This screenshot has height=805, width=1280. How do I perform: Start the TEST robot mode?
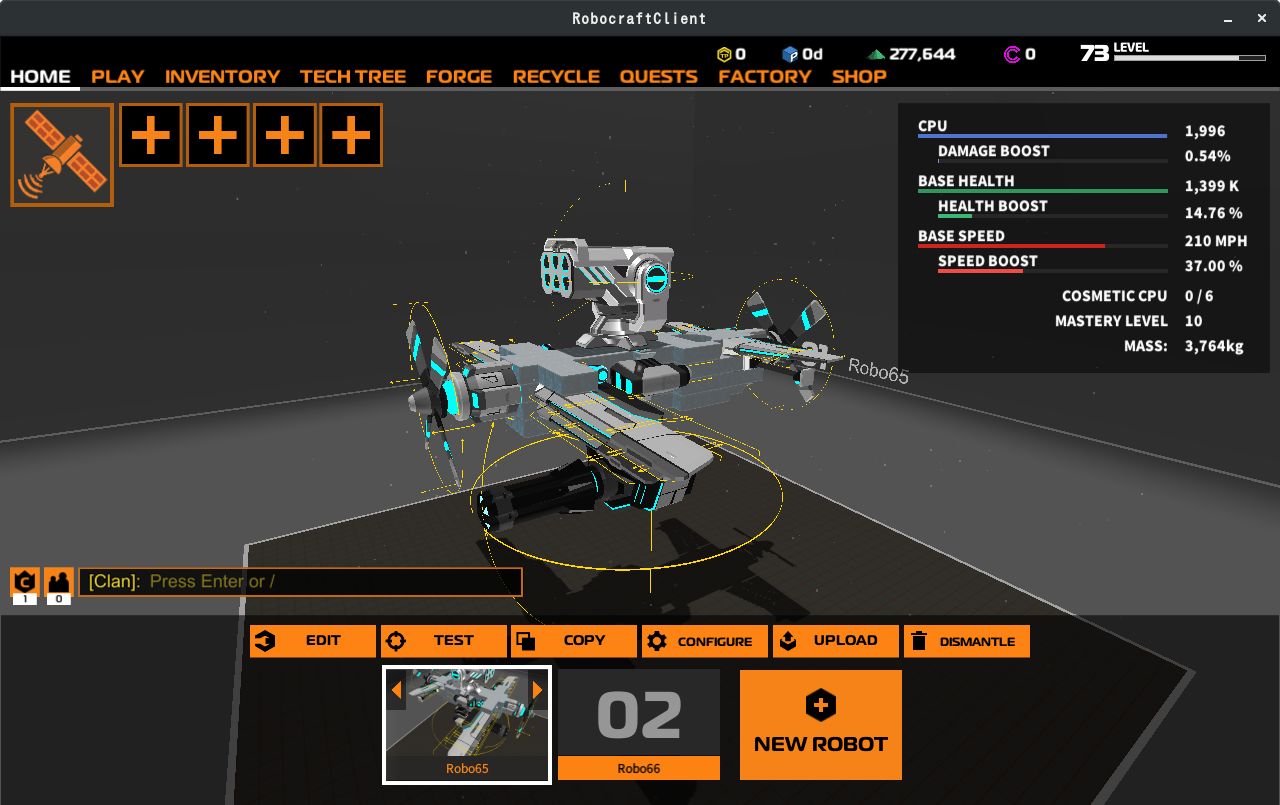[444, 641]
